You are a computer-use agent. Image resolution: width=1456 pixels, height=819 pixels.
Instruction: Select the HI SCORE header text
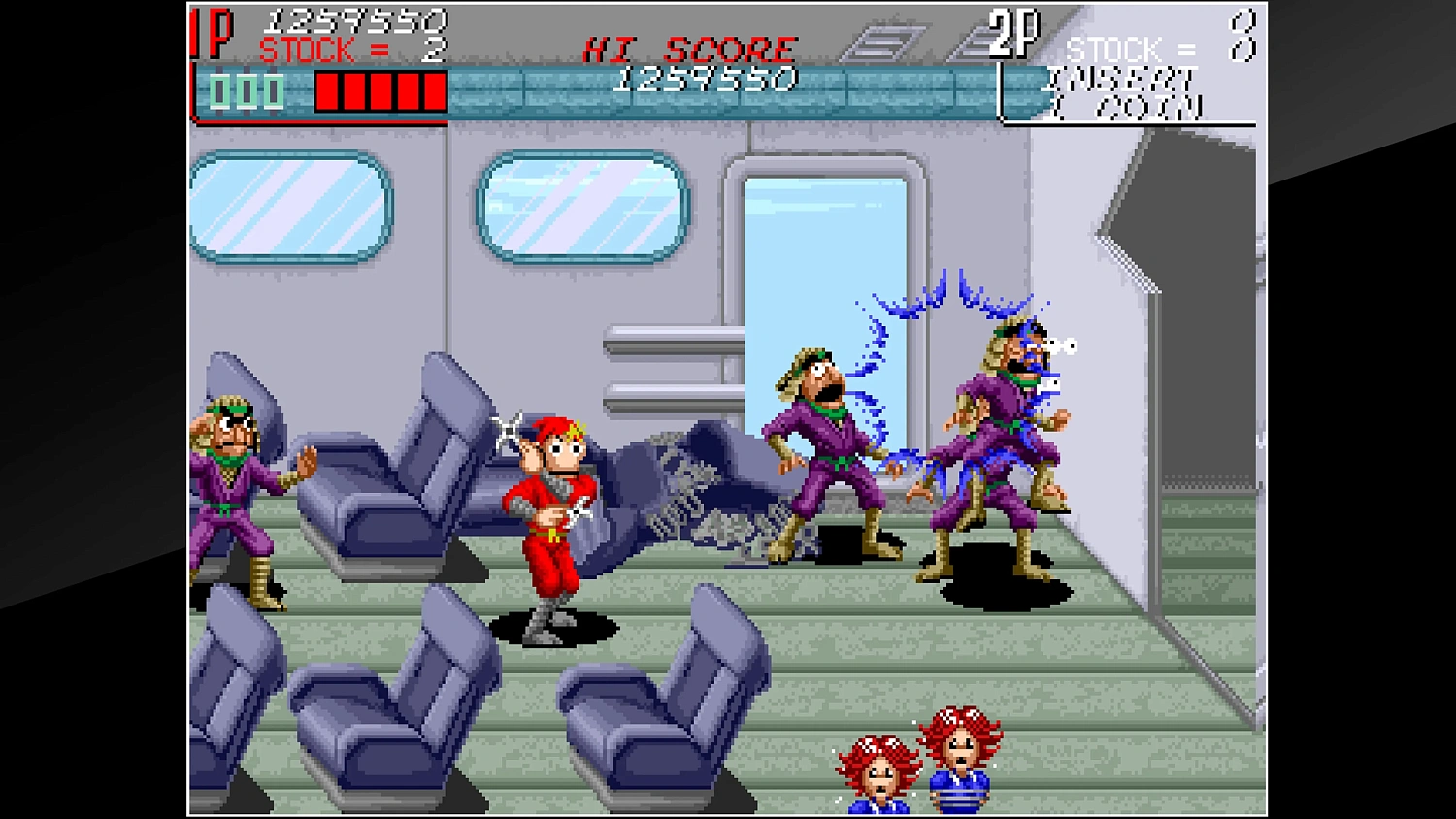689,49
